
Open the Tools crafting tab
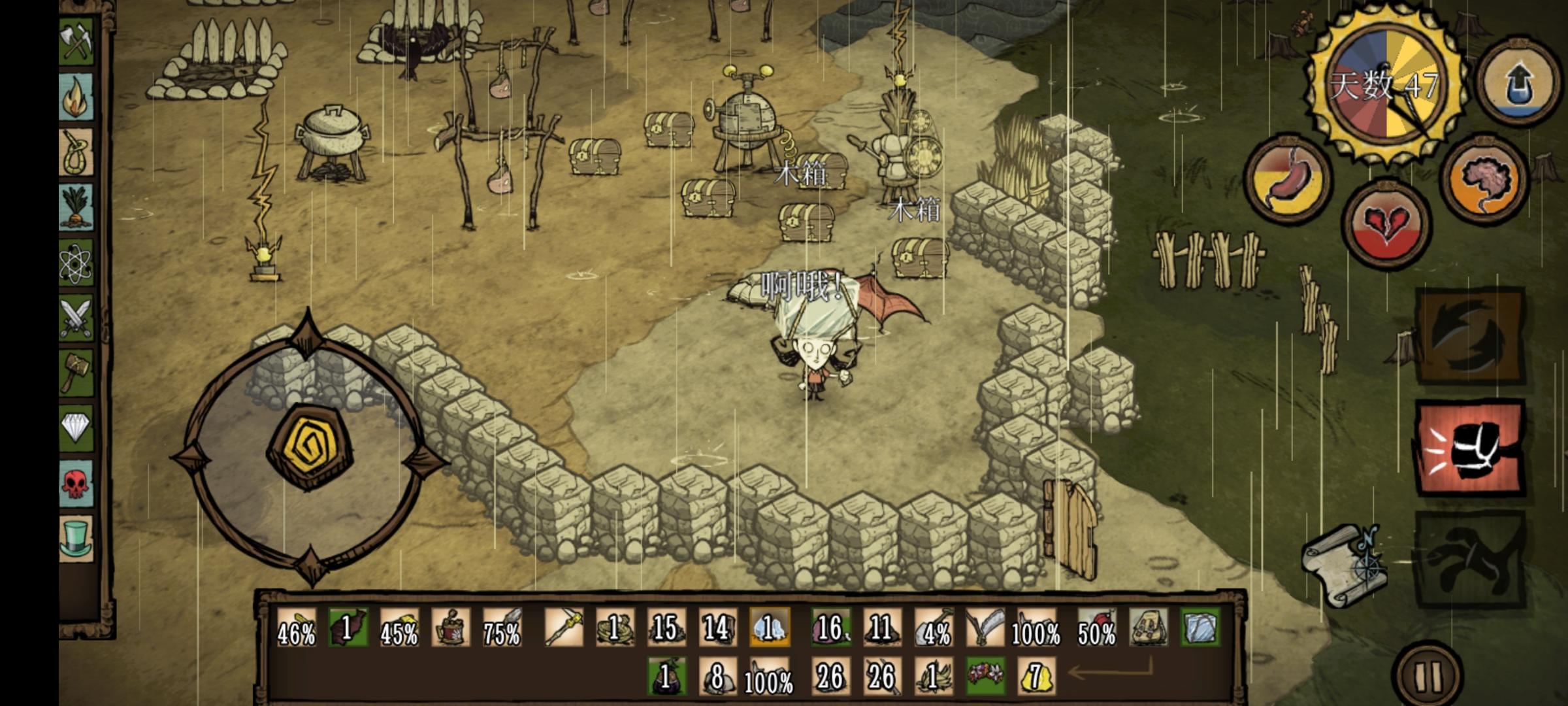[77, 41]
